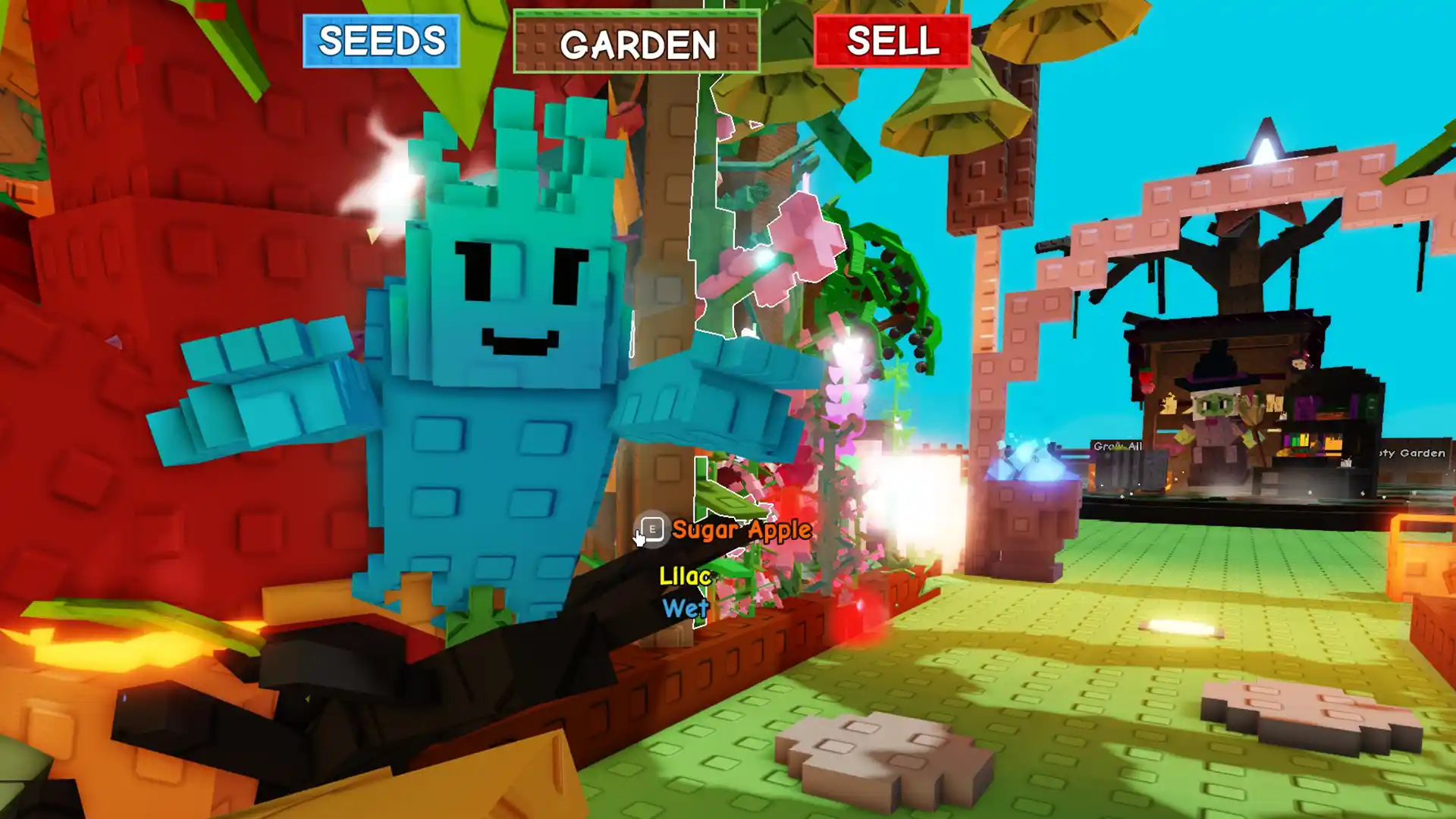Click the red SELL button

892,41
